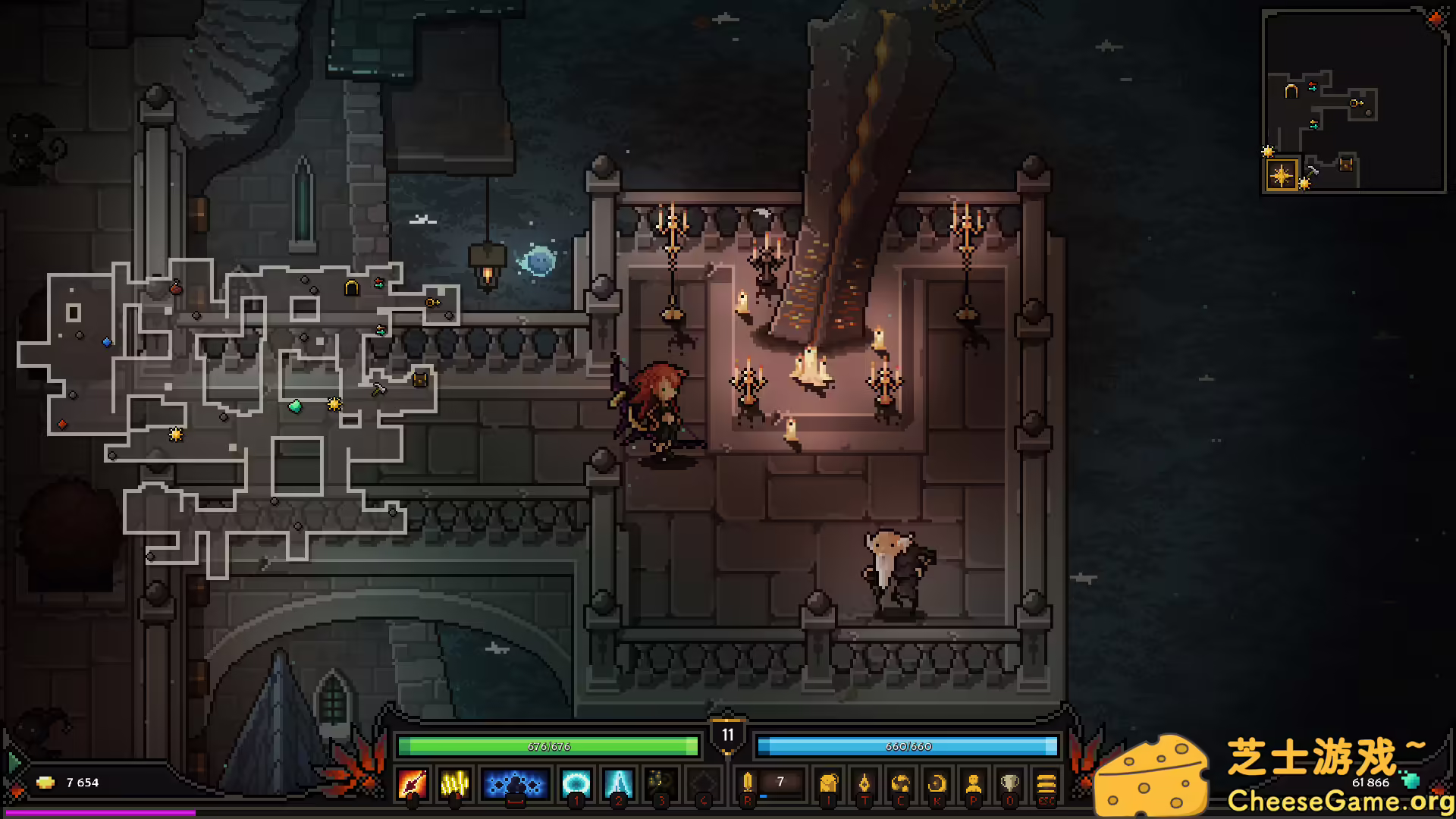Use the yellow lightning strikes skill
Image resolution: width=1456 pixels, height=819 pixels.
pyautogui.click(x=455, y=783)
